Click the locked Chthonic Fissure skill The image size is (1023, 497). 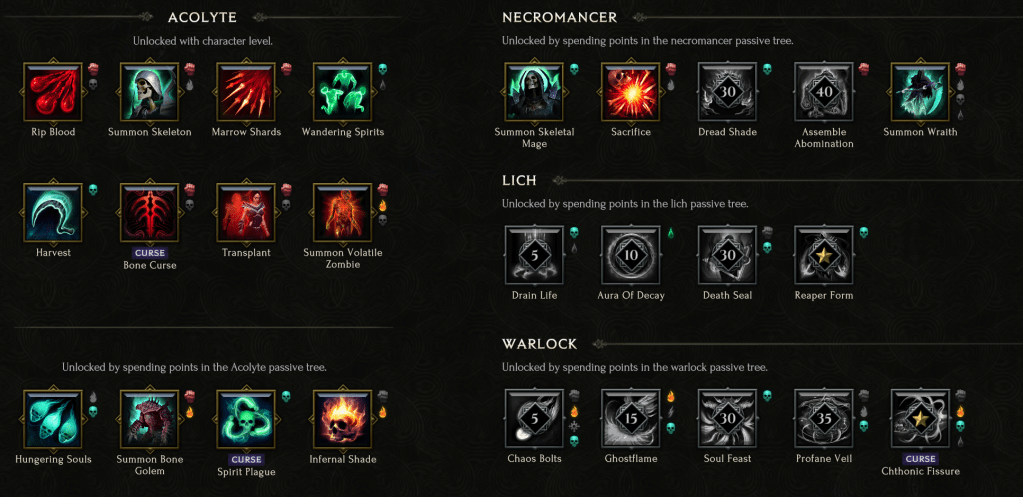[x=921, y=419]
